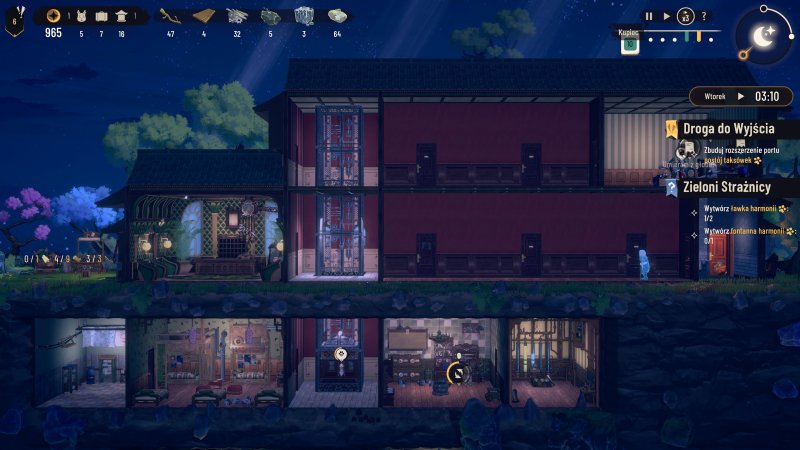Click the level 6 player badge
This screenshot has height=450, width=800.
click(x=15, y=20)
